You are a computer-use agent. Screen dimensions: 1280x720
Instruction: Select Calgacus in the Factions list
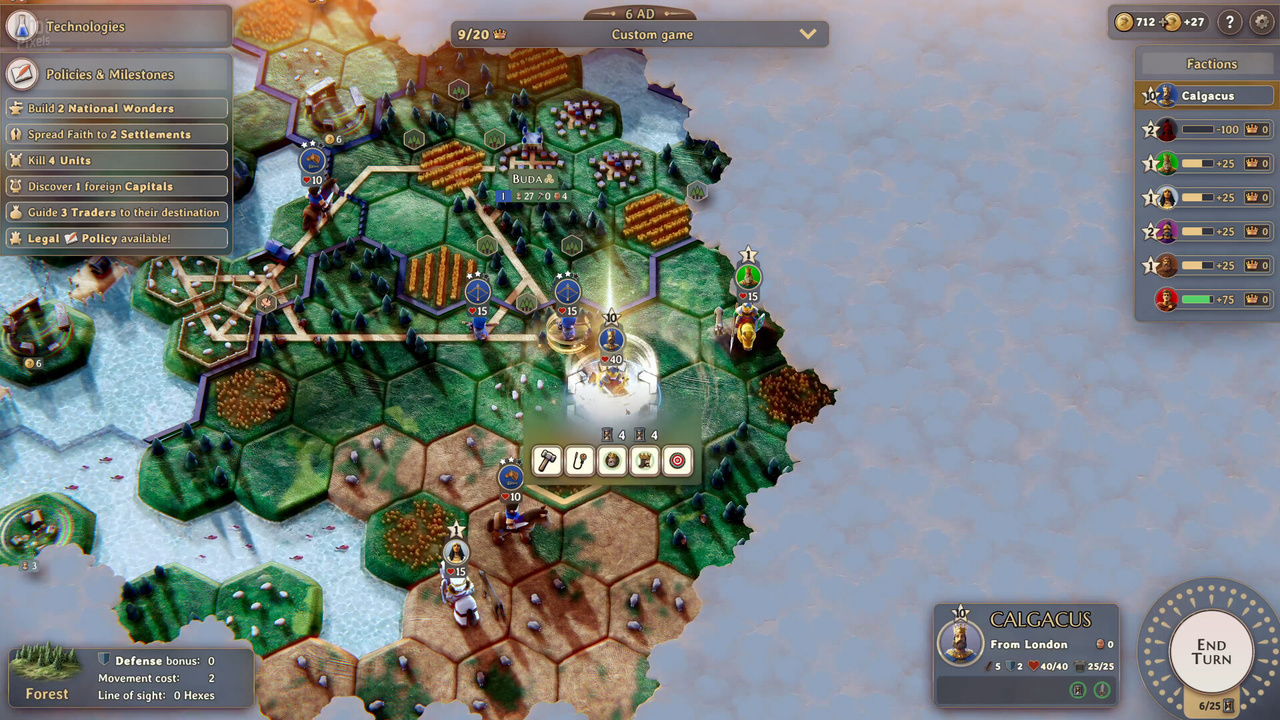click(1207, 96)
